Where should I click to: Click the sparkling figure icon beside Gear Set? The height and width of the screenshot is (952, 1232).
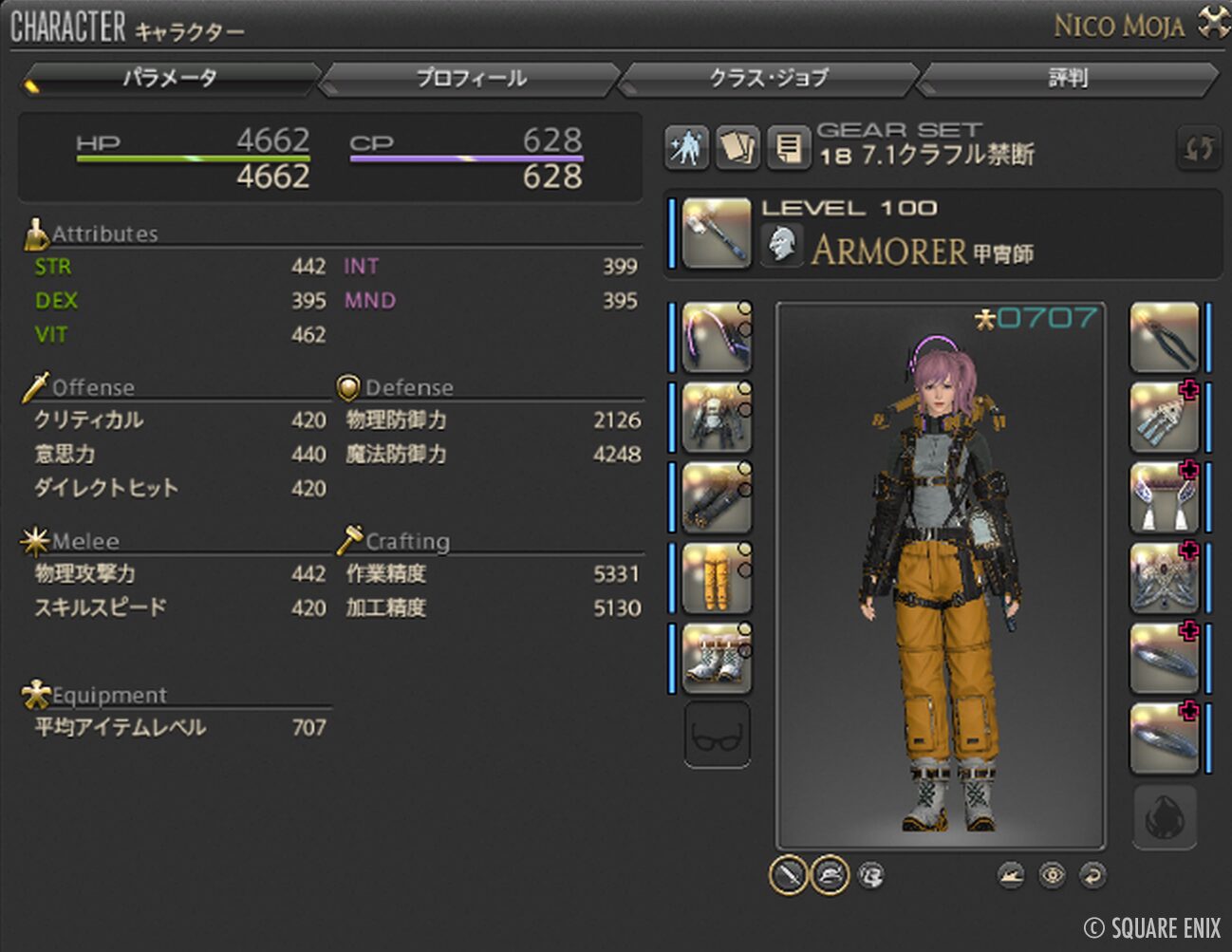[x=686, y=147]
